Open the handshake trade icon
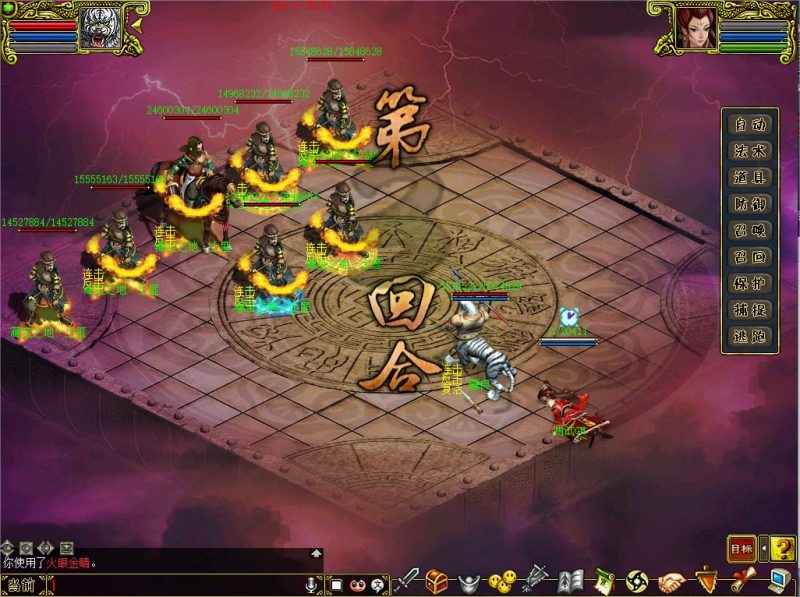Screen dimensions: 800x597 pyautogui.click(x=672, y=580)
